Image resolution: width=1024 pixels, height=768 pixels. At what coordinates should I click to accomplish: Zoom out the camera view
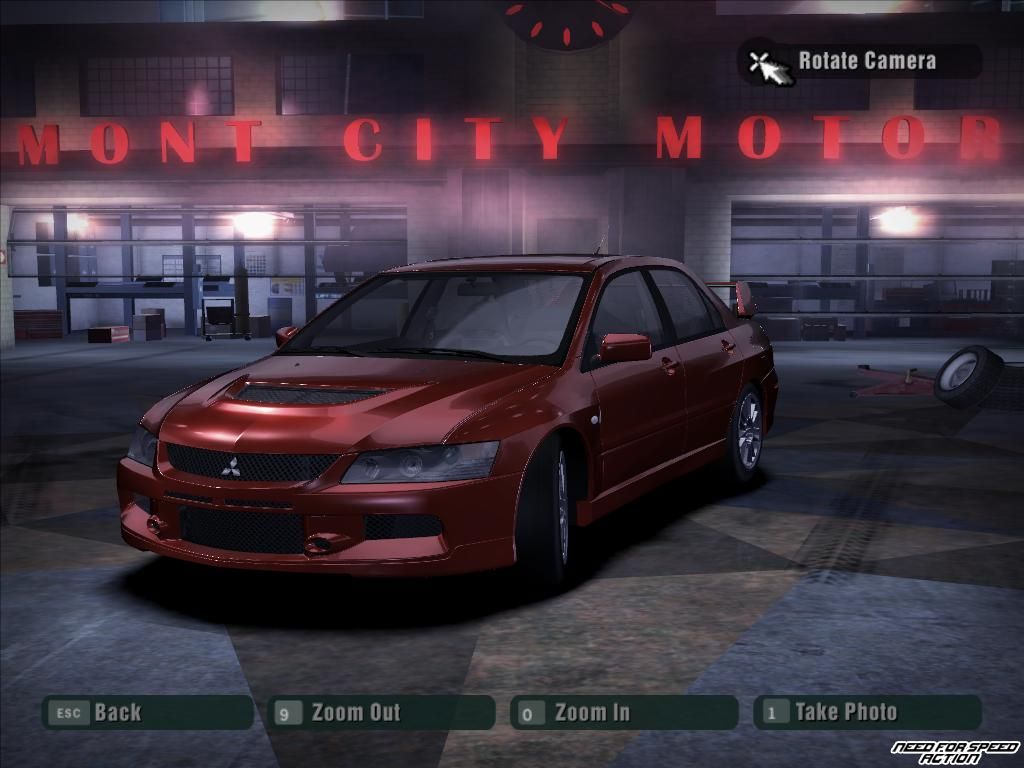point(381,713)
